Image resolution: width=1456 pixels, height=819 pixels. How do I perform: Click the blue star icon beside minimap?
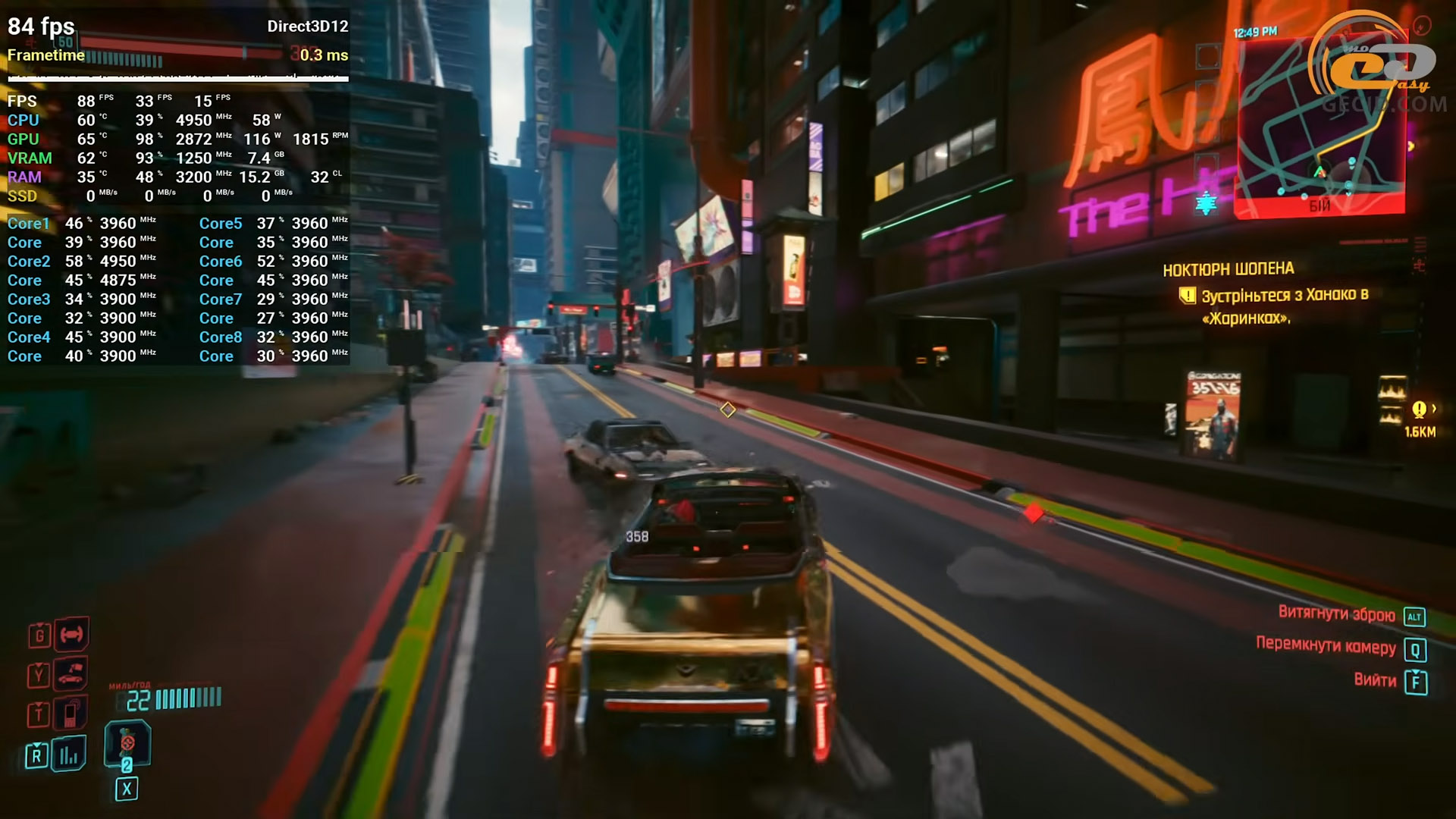pyautogui.click(x=1206, y=203)
